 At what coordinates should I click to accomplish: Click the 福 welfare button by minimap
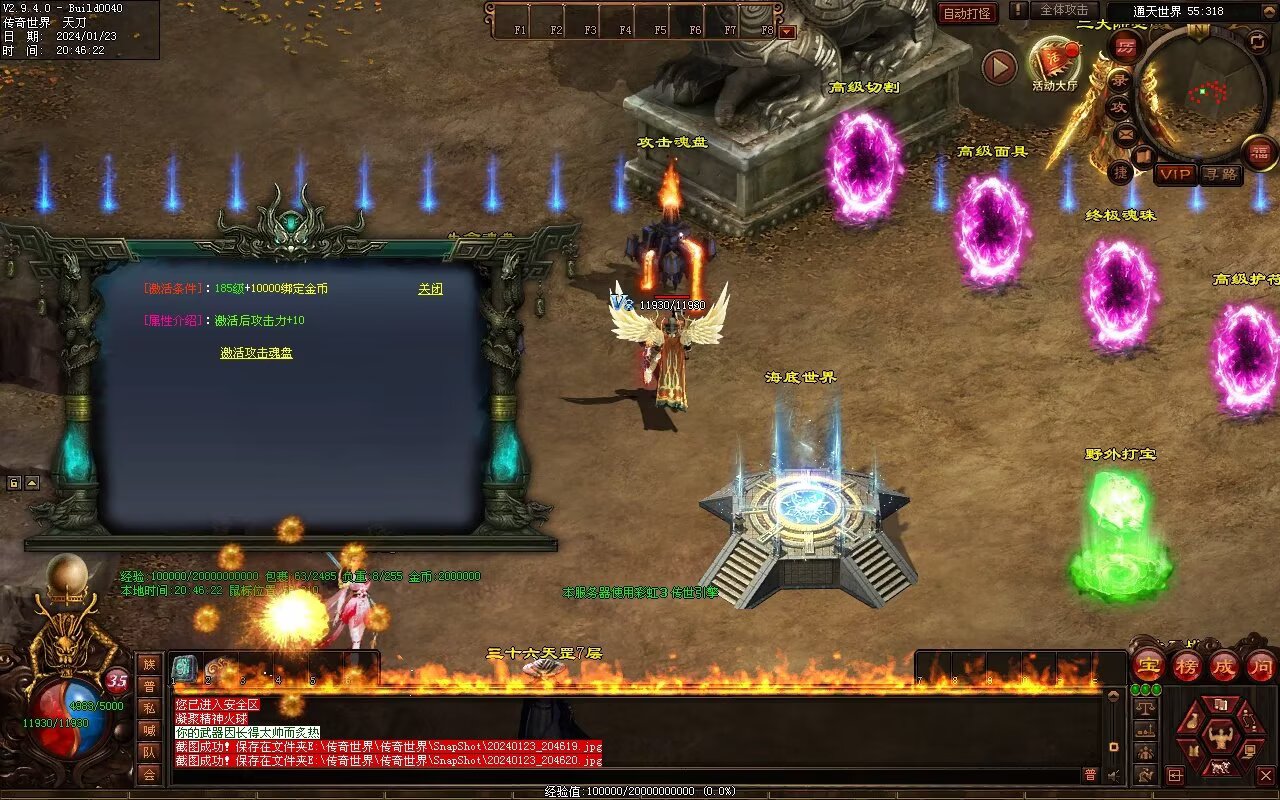pos(1258,152)
